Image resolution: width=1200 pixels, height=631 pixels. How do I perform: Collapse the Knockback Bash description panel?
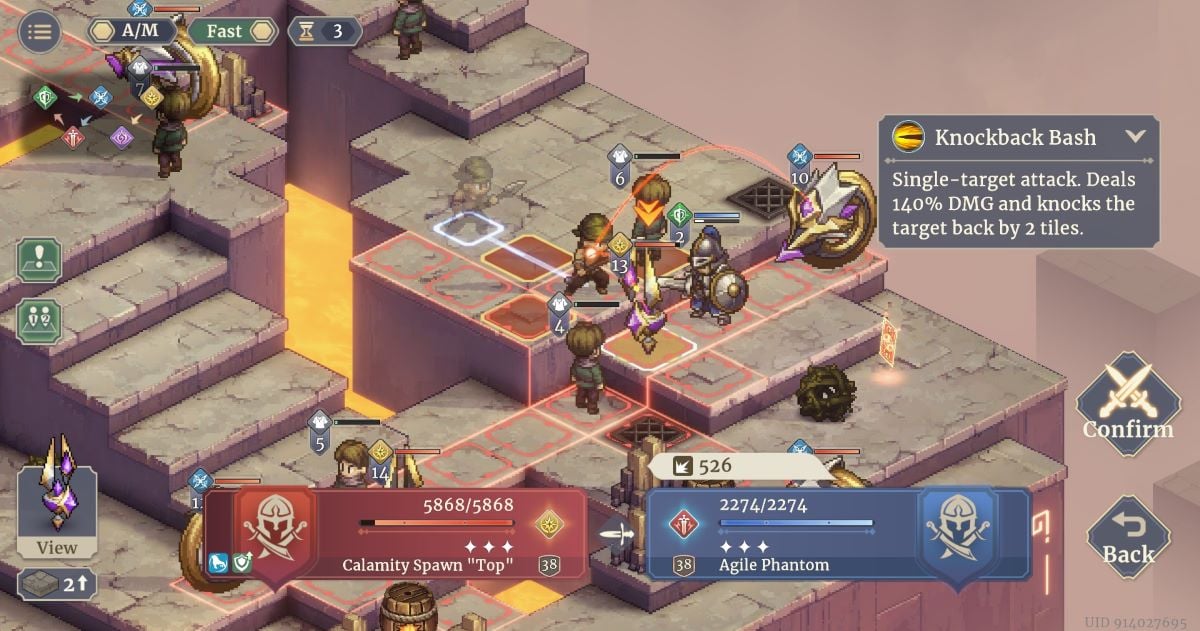tap(1135, 137)
